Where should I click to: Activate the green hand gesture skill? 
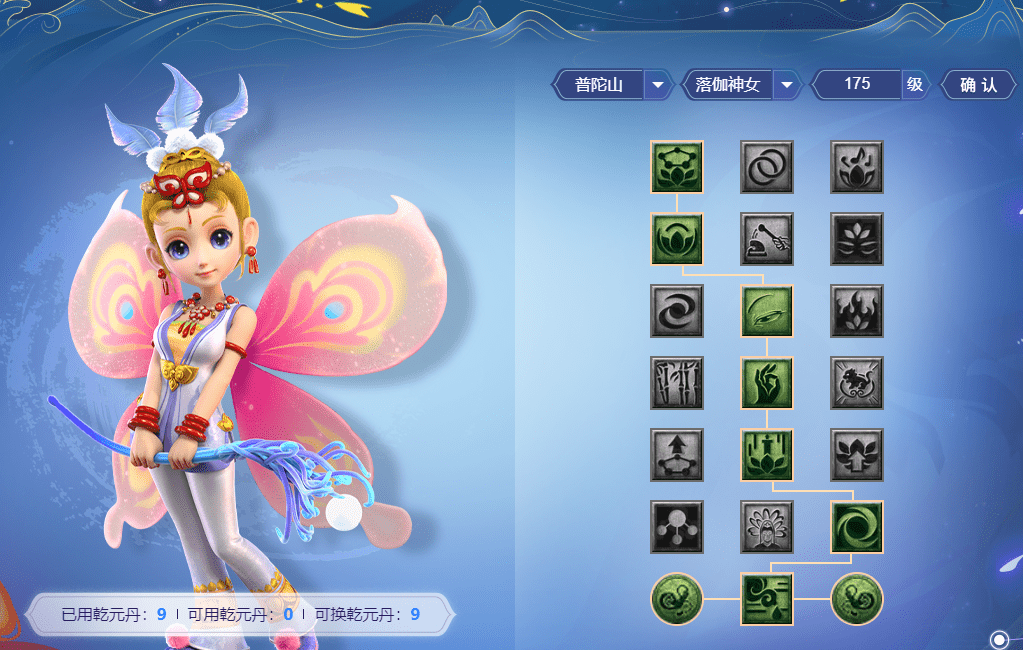(x=767, y=383)
